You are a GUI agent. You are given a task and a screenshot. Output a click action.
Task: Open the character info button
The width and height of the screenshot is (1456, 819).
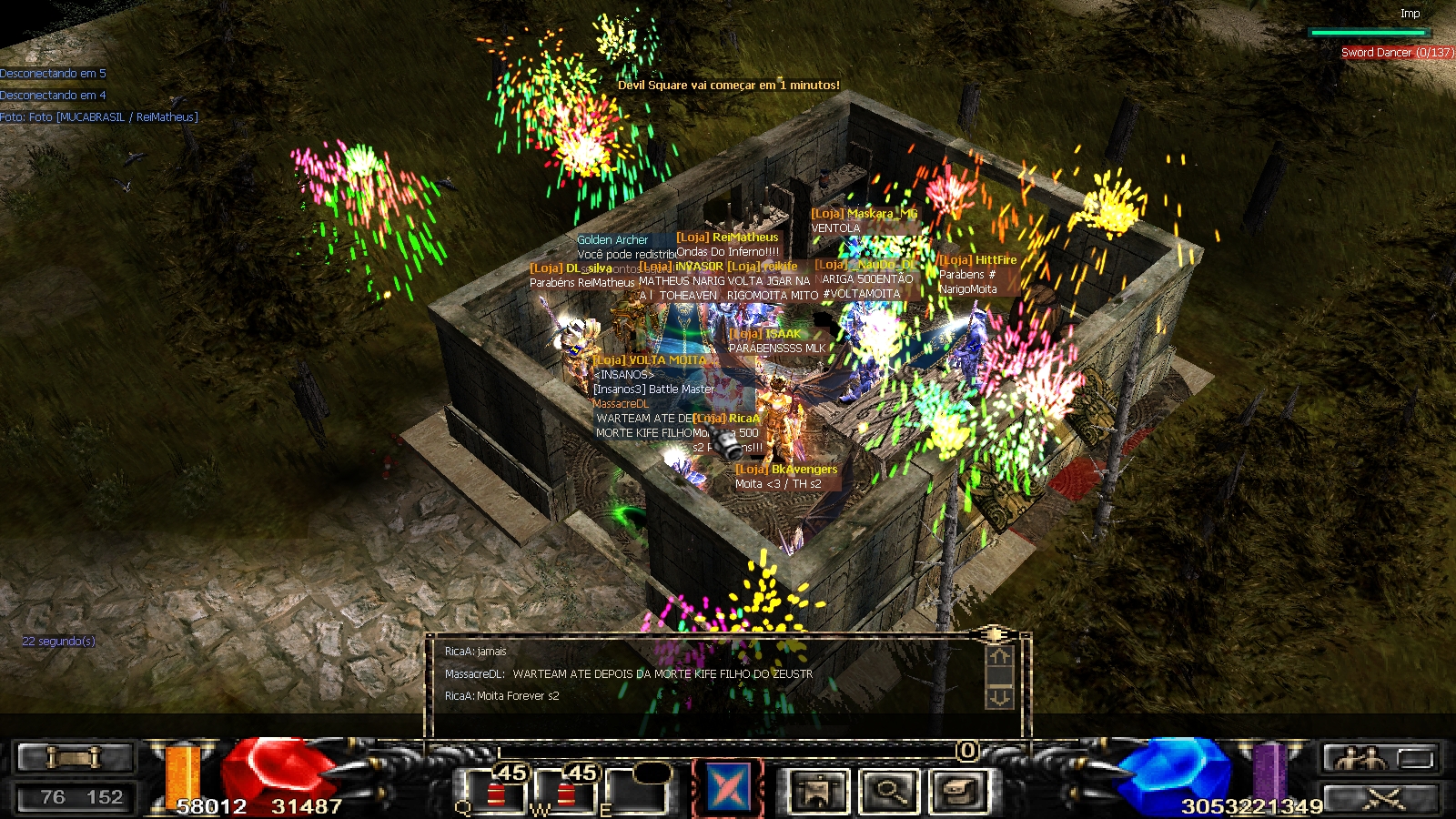pos(817,791)
